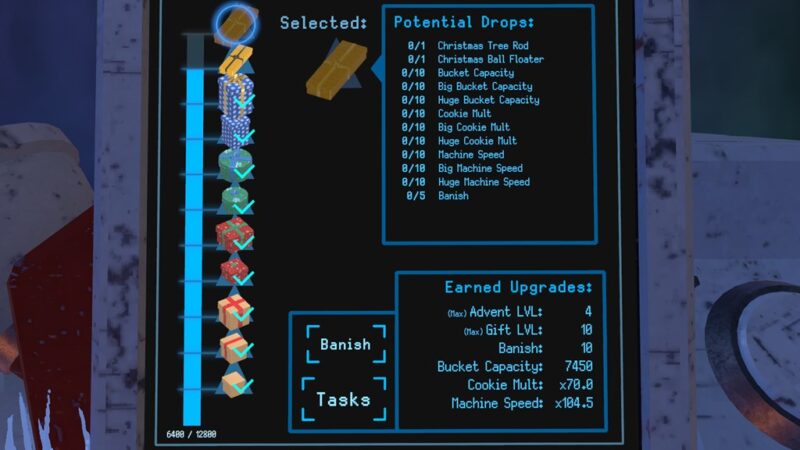Open the Banish button
This screenshot has height=450, width=800.
click(344, 345)
